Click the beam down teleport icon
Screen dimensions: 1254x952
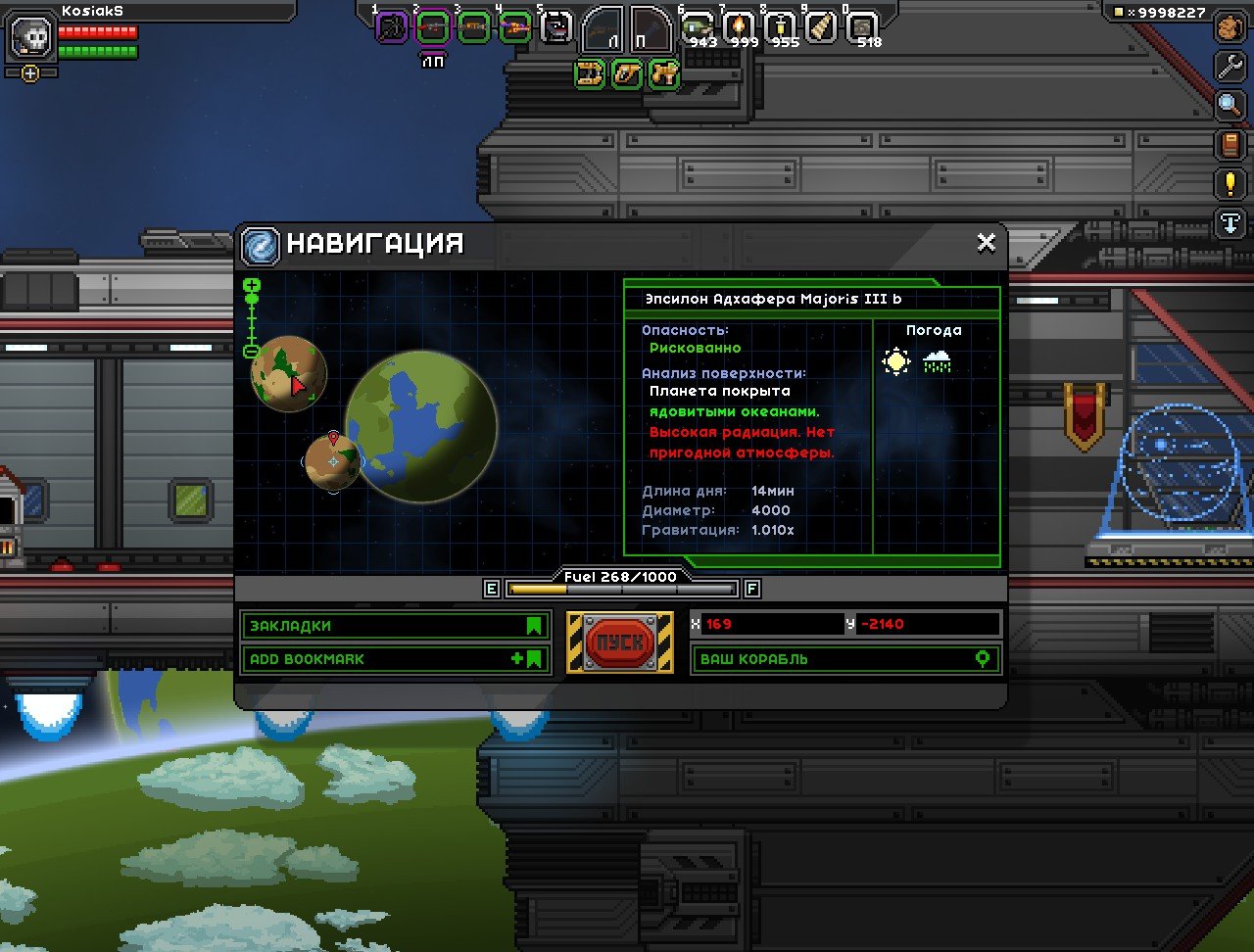point(1230,222)
